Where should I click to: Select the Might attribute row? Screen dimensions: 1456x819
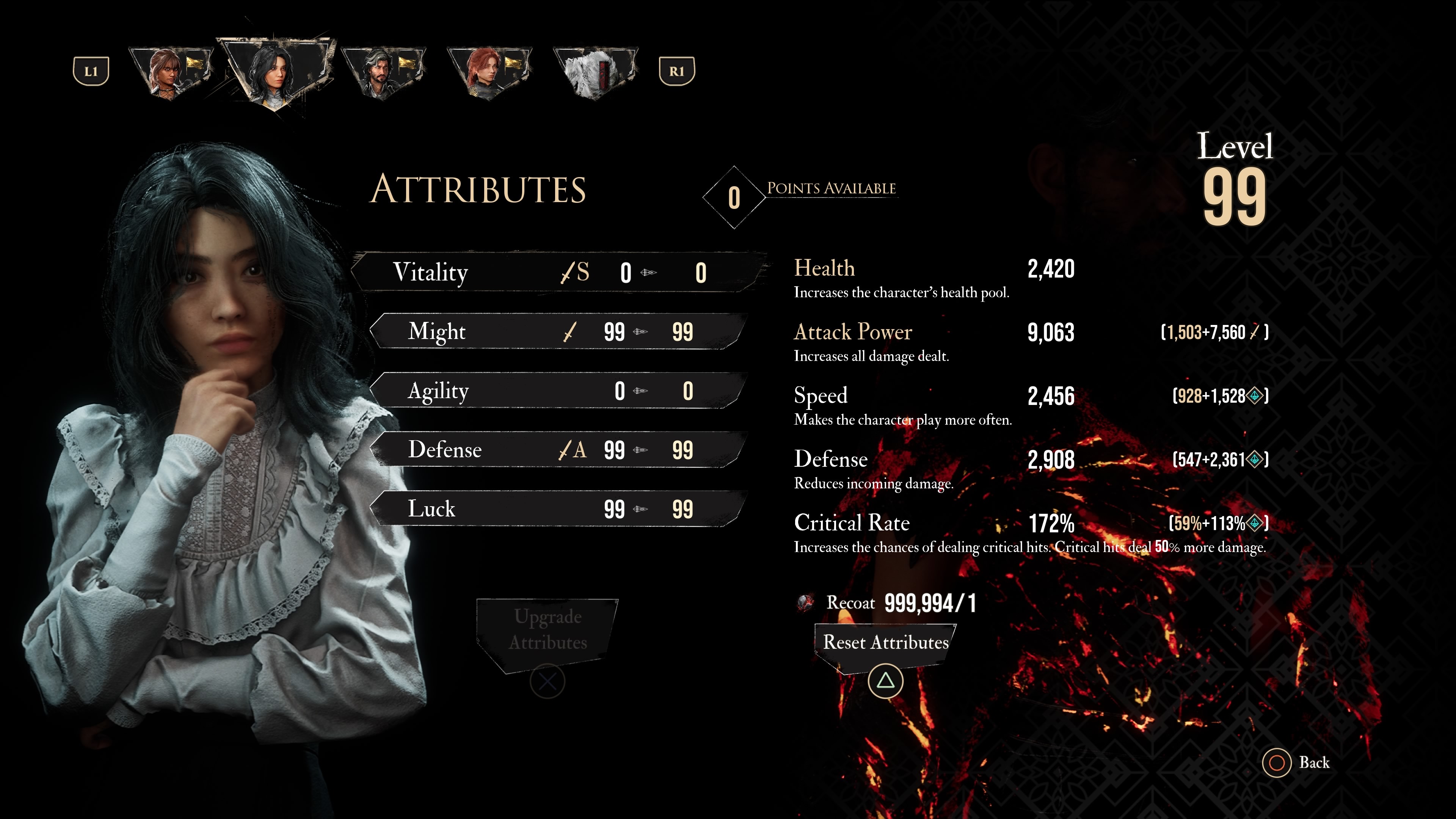point(557,332)
